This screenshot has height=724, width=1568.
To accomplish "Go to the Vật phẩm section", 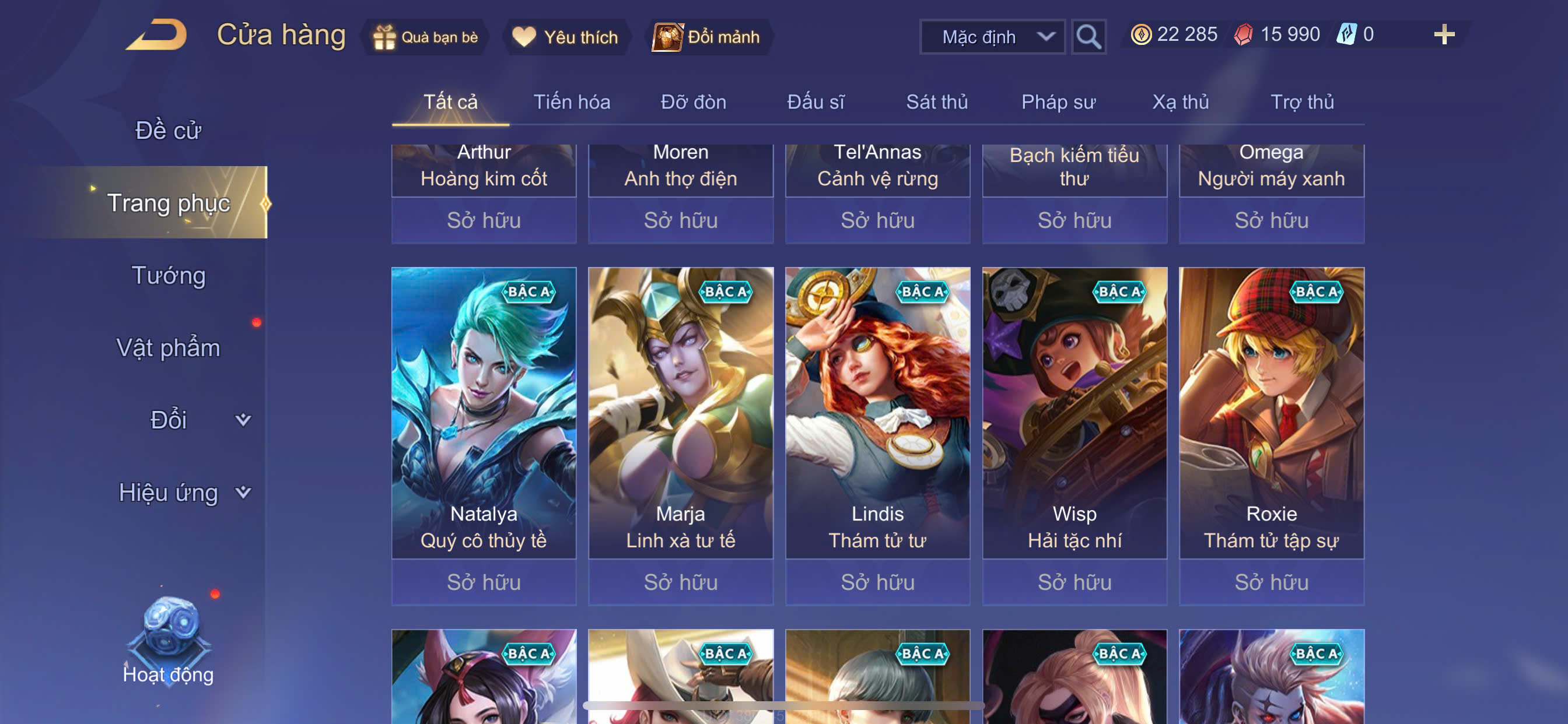I will (168, 348).
